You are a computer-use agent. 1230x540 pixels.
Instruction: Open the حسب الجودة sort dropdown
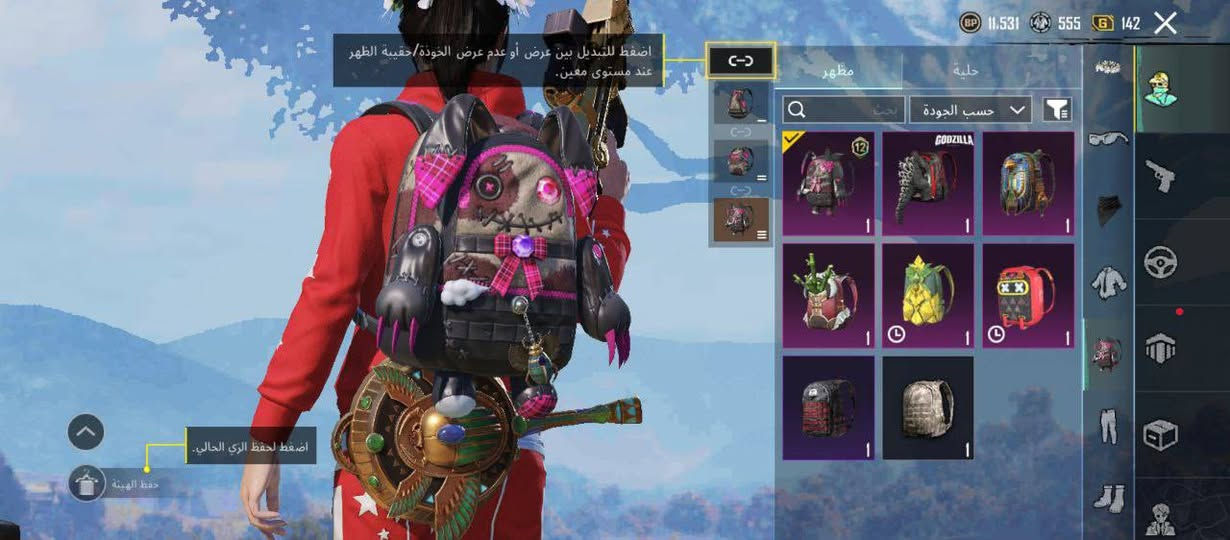point(969,109)
